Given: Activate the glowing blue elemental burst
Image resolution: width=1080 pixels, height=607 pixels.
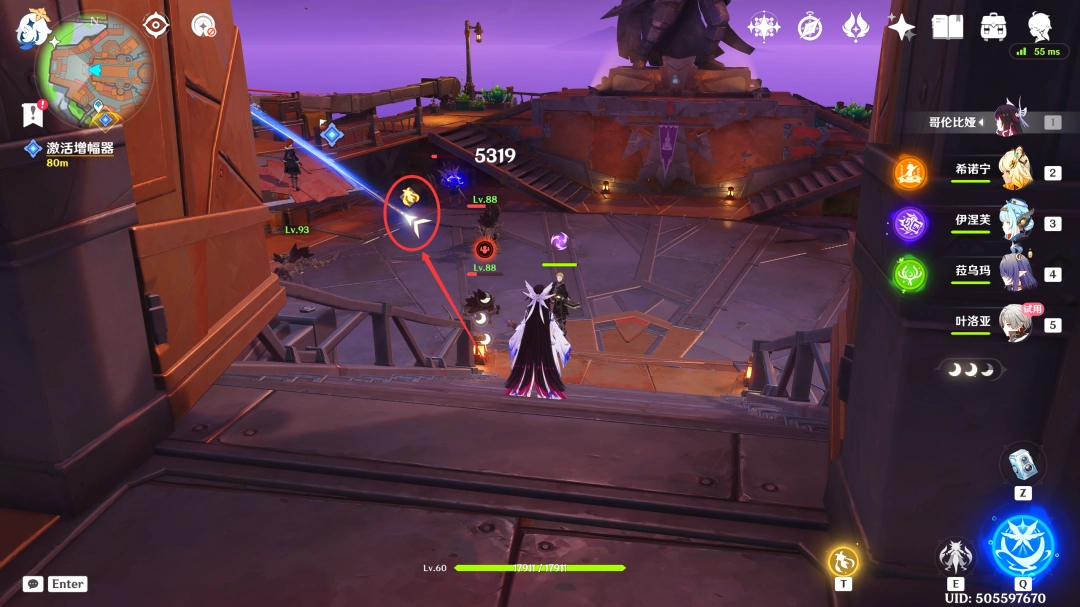Looking at the screenshot, I should point(1022,546).
